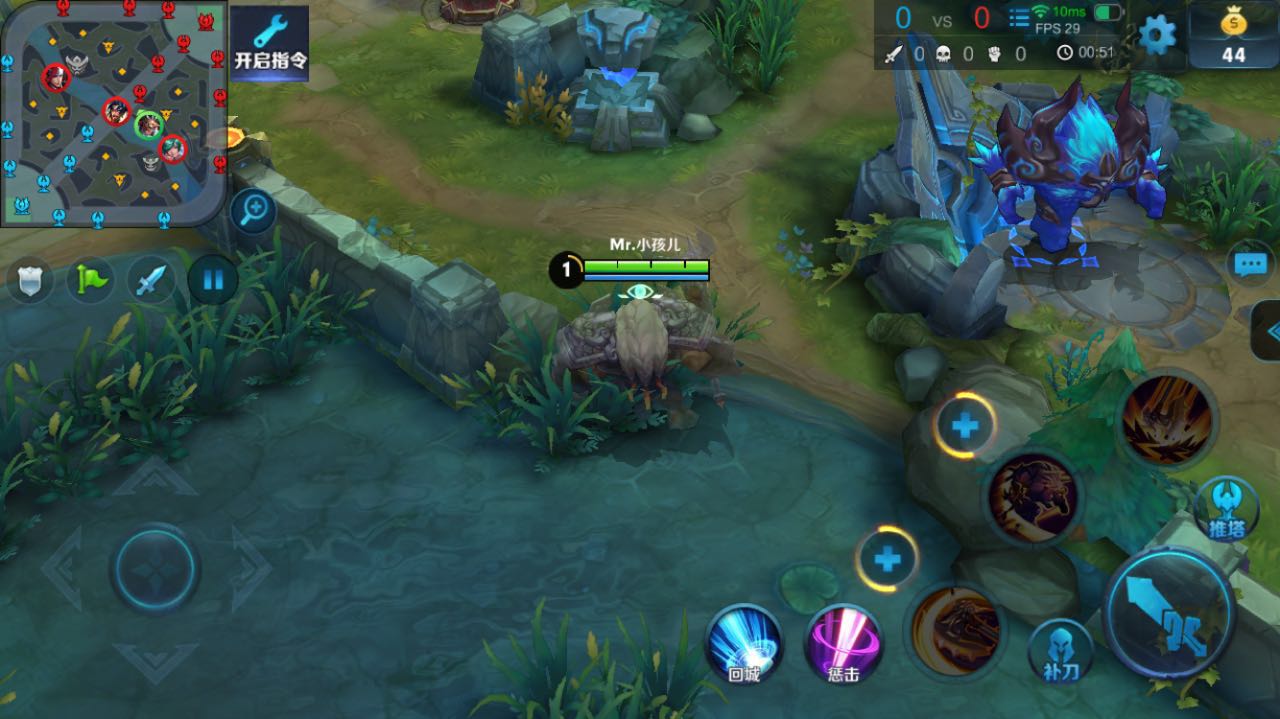Image resolution: width=1280 pixels, height=719 pixels.
Task: Use the 惩击 smite spell
Action: 843,643
